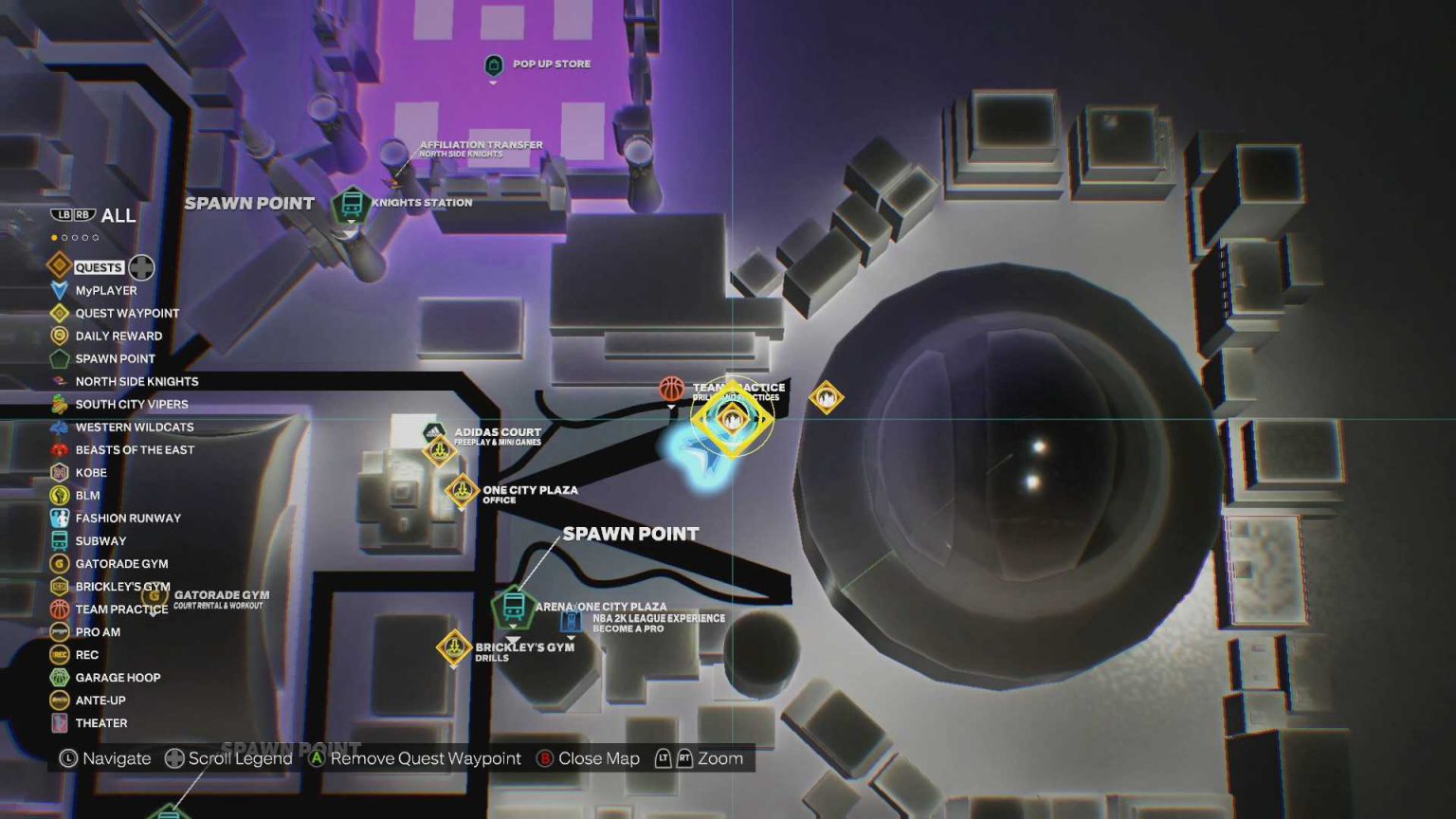The height and width of the screenshot is (819, 1456).
Task: Choose Western Wildcats in the legend
Action: [x=134, y=428]
